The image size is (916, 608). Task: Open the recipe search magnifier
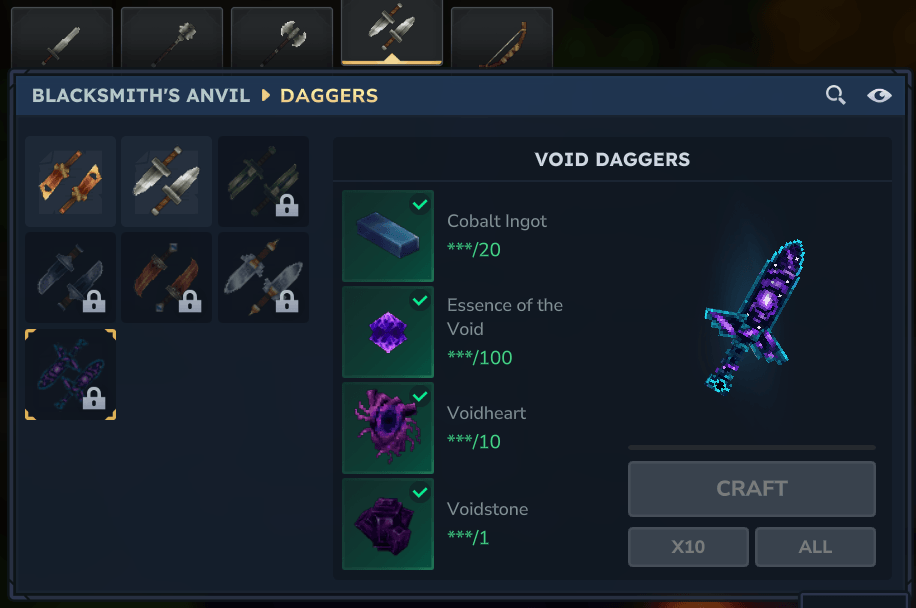(x=835, y=96)
